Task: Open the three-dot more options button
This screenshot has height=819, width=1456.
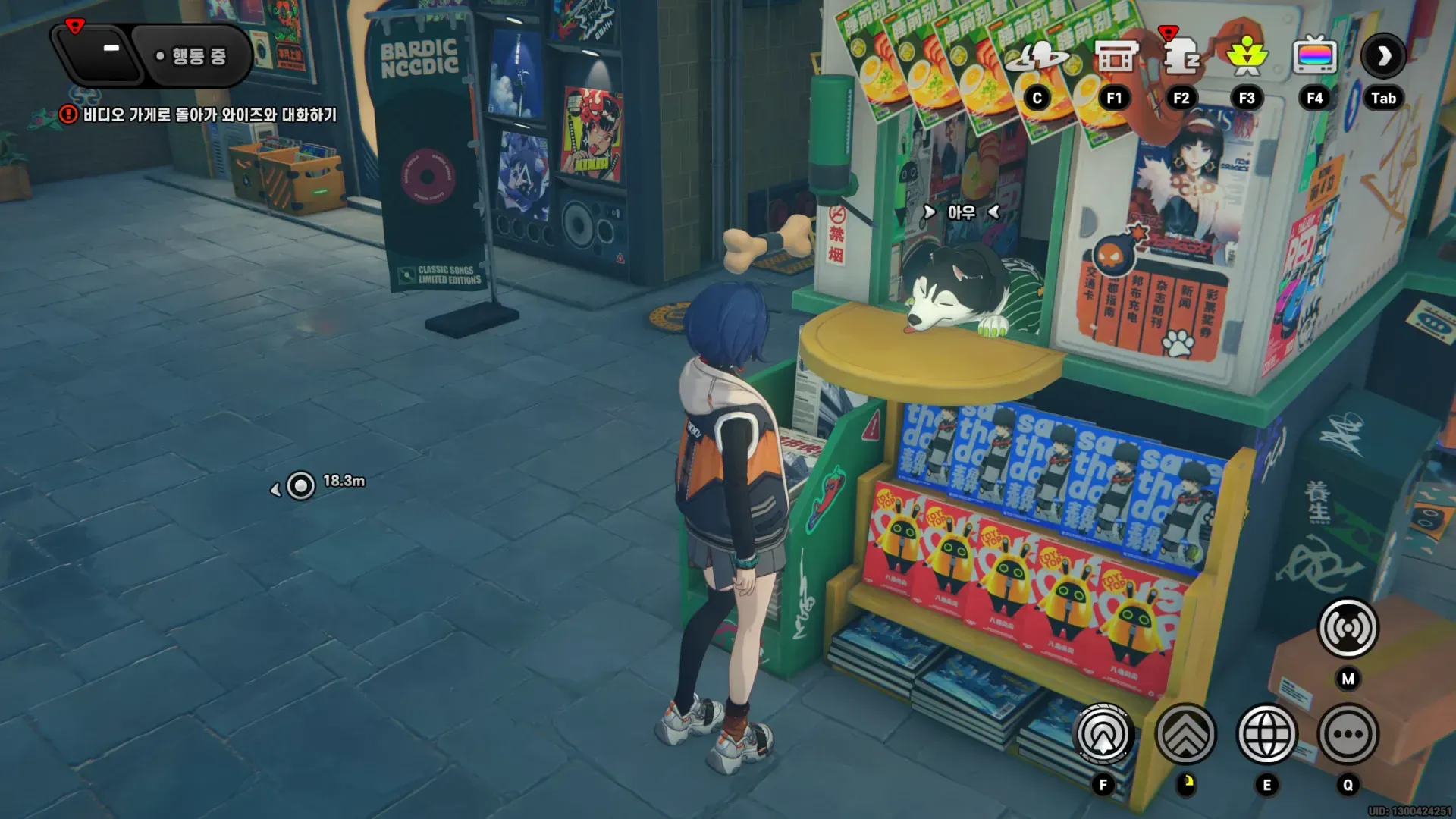Action: pos(1348,734)
